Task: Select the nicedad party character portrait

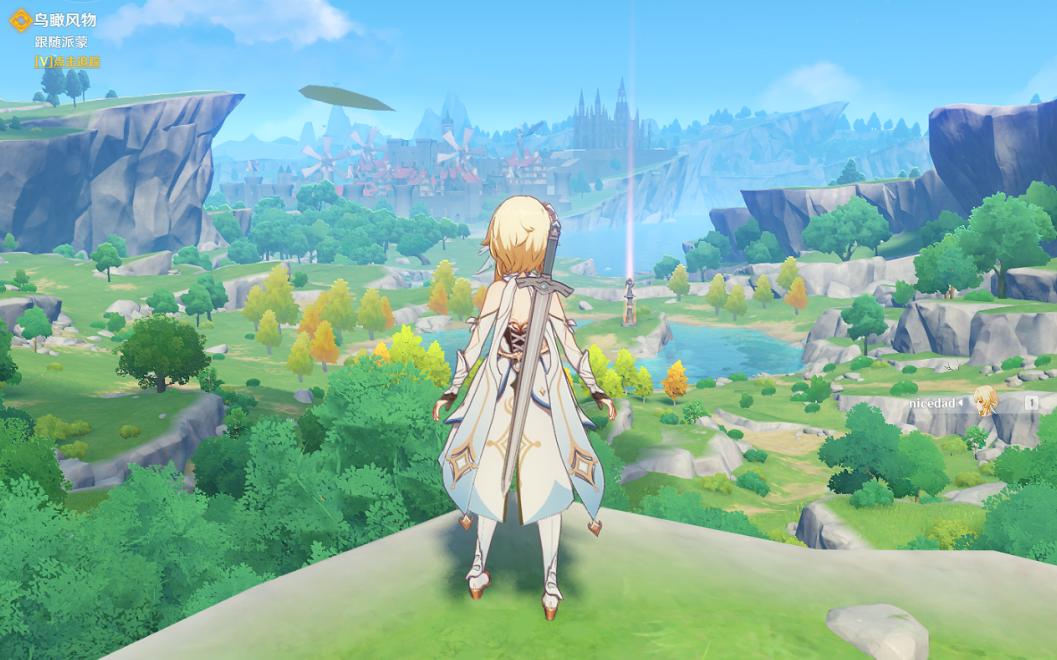Action: pos(985,401)
